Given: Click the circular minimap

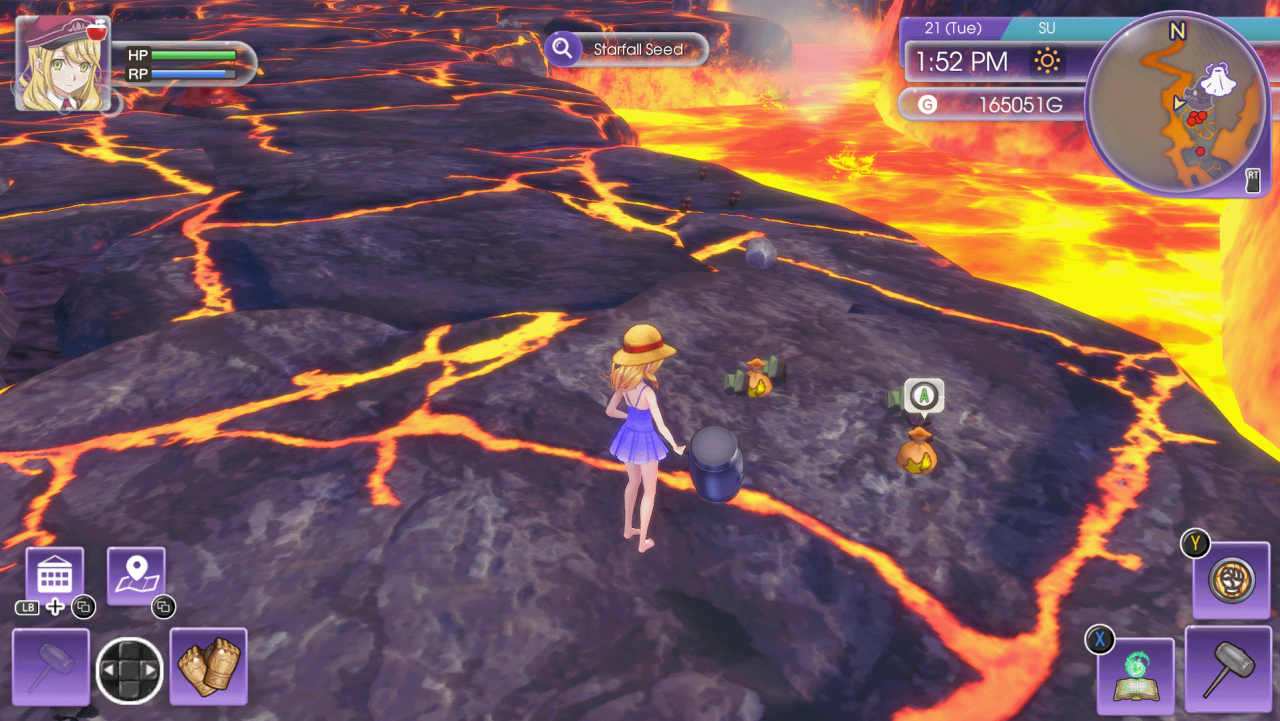Looking at the screenshot, I should [x=1177, y=103].
